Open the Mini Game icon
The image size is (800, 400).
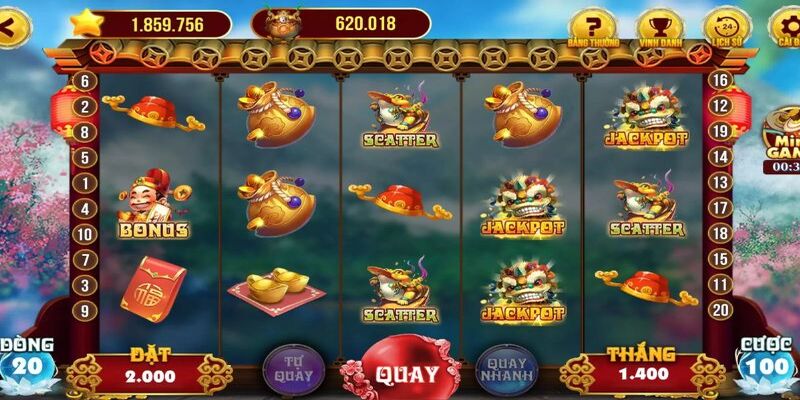(781, 147)
